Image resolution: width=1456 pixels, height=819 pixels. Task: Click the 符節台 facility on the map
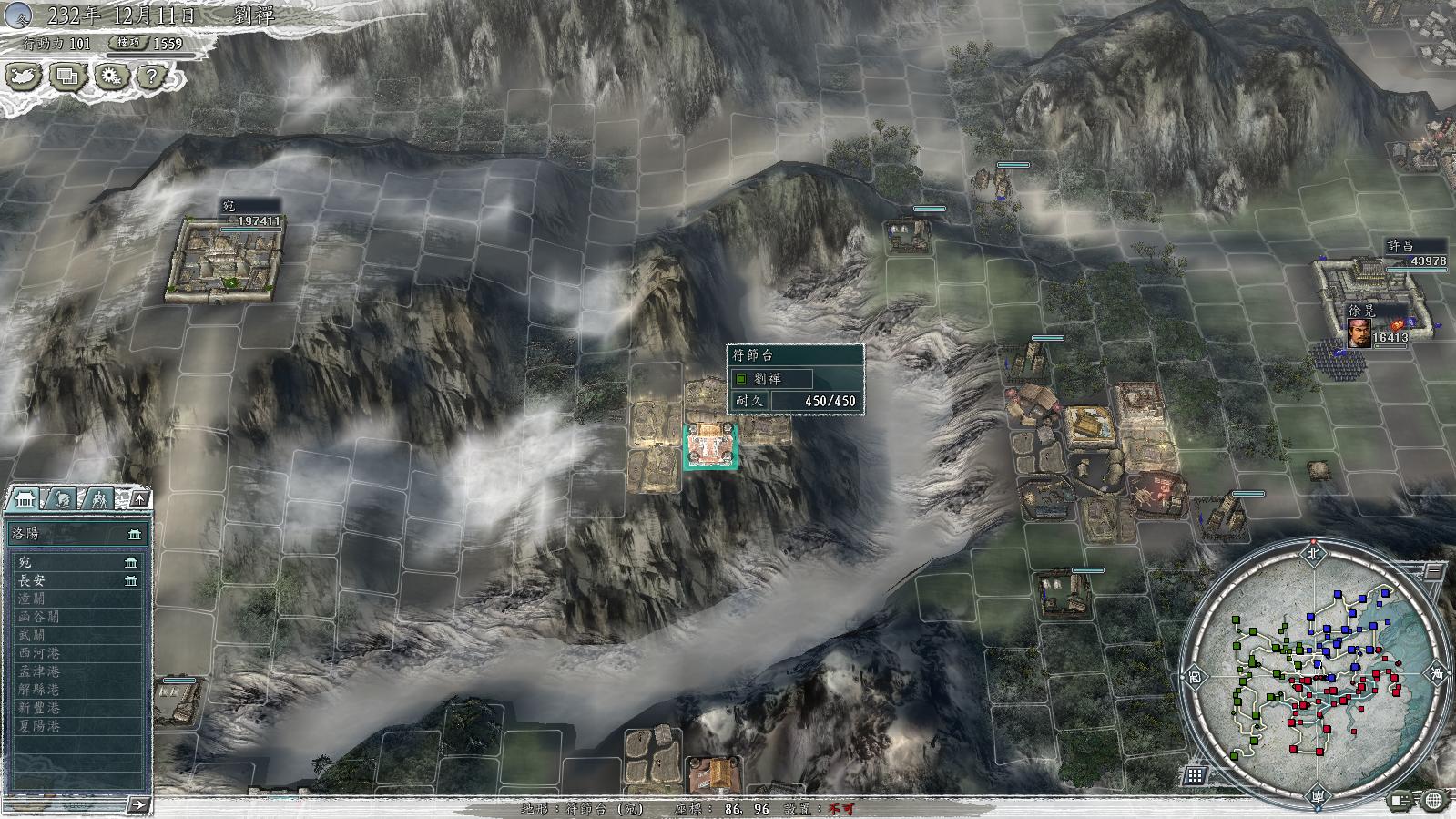point(710,446)
